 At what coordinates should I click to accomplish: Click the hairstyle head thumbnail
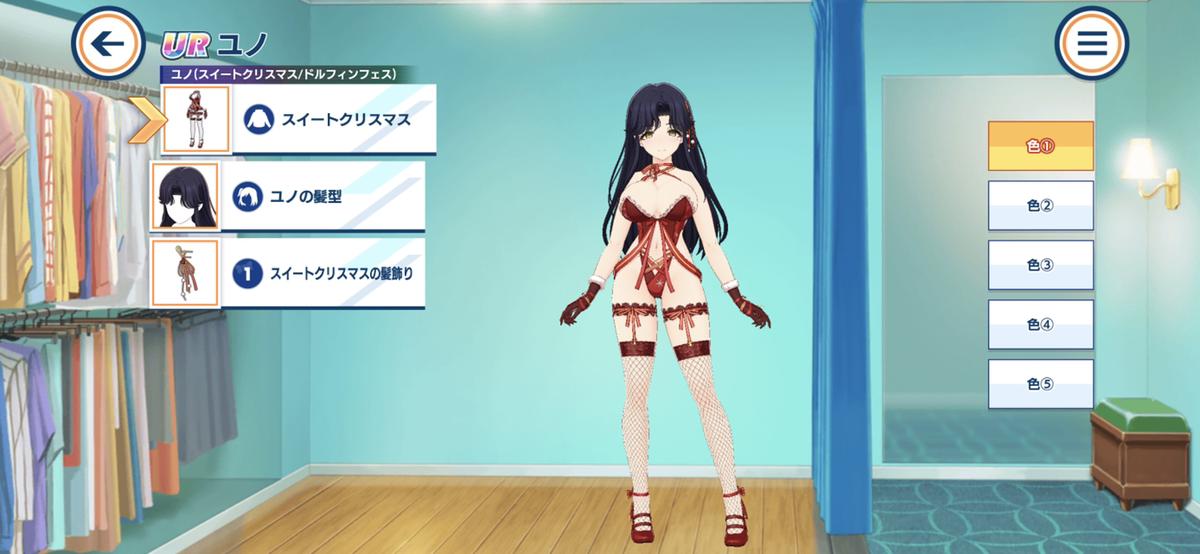point(185,196)
